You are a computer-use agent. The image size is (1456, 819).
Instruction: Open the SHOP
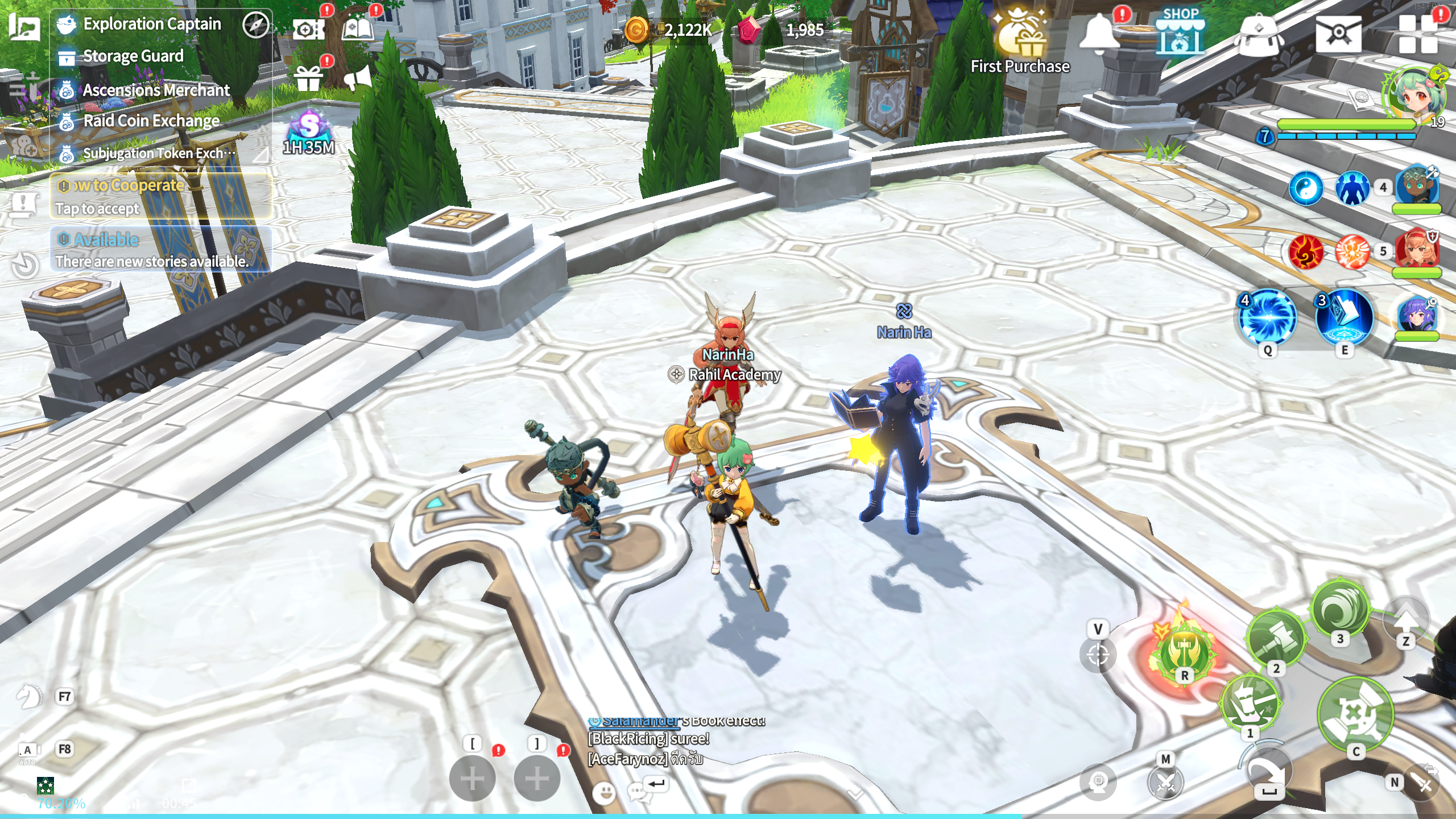click(1180, 32)
